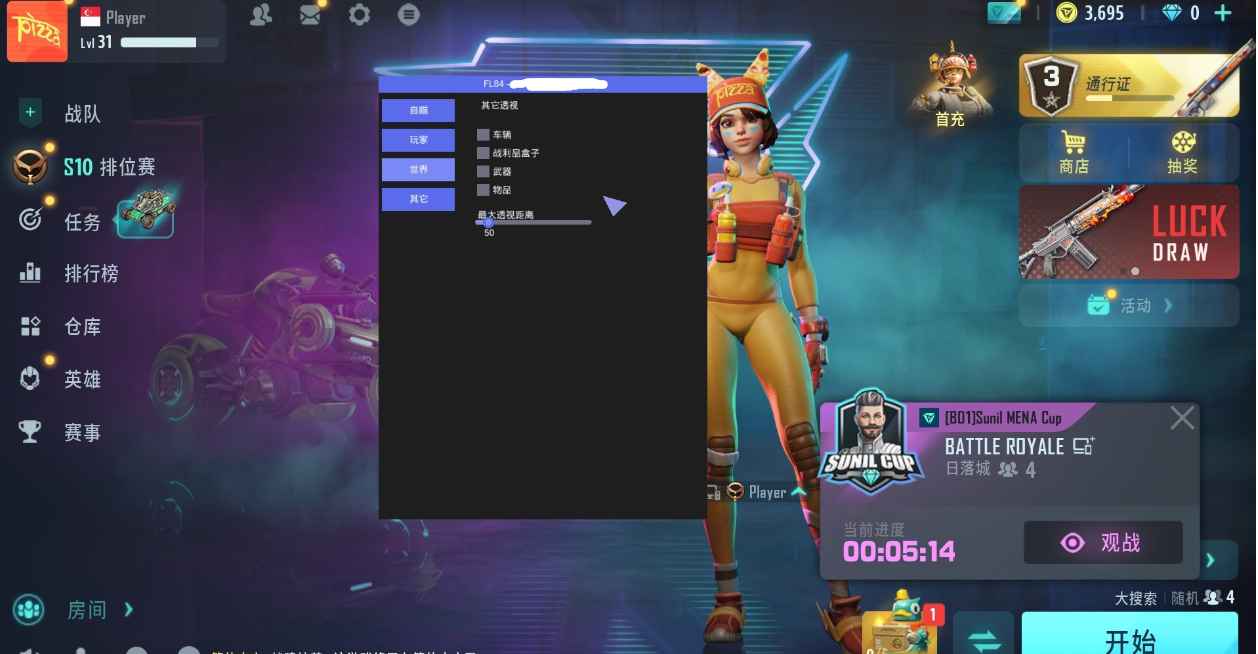
Task: Open the 抽奖 lottery draw
Action: (x=1182, y=153)
